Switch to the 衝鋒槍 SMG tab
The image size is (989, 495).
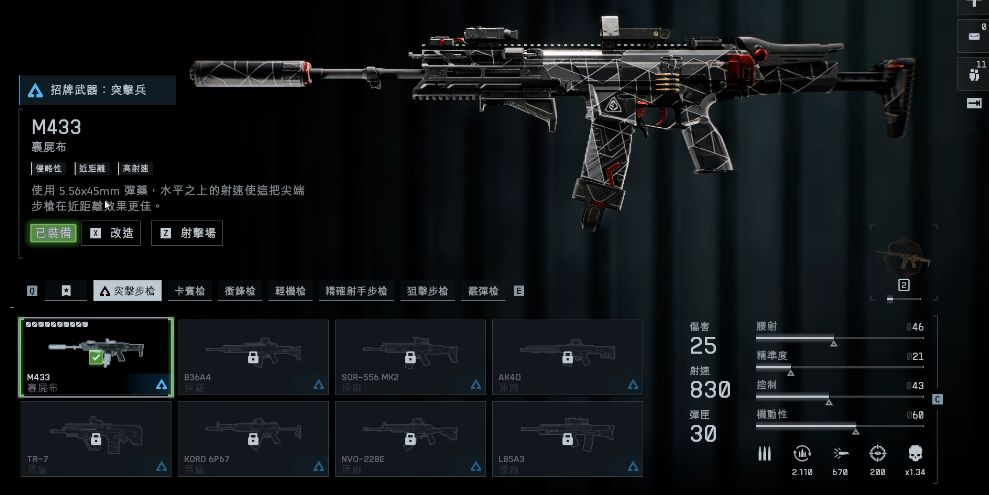tap(240, 291)
